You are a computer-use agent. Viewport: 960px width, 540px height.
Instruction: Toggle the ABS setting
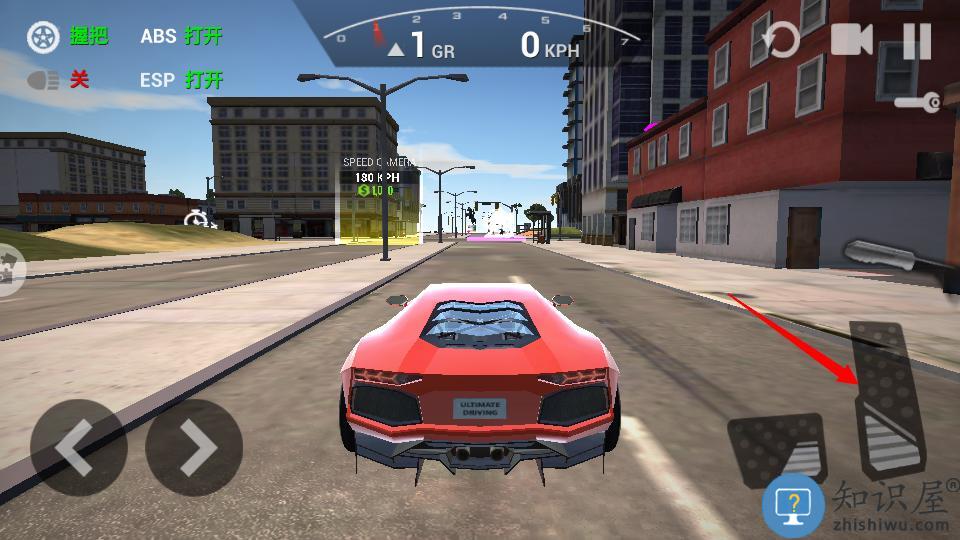pyautogui.click(x=181, y=36)
